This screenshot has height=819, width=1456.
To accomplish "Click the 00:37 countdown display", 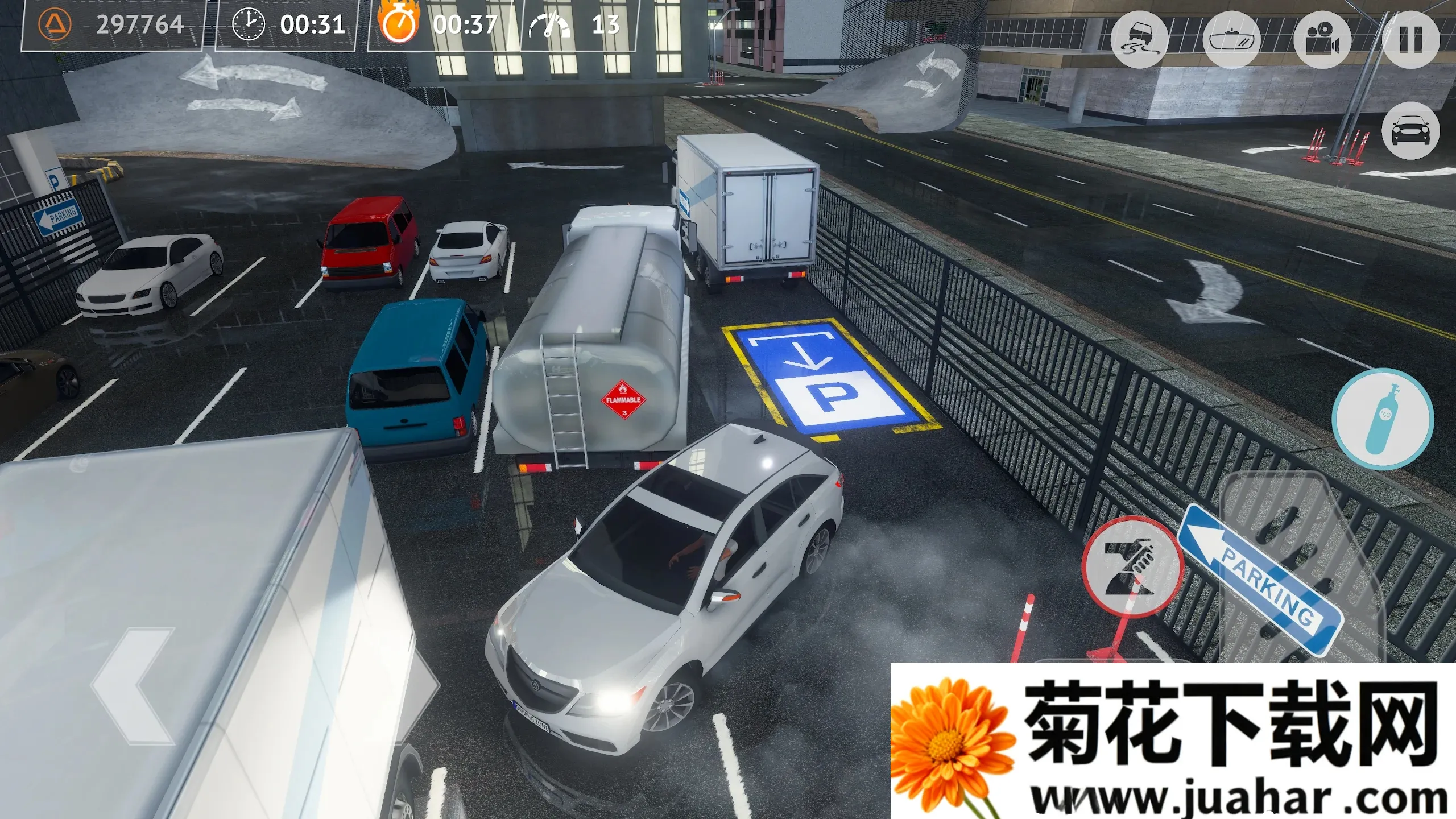I will (465, 25).
